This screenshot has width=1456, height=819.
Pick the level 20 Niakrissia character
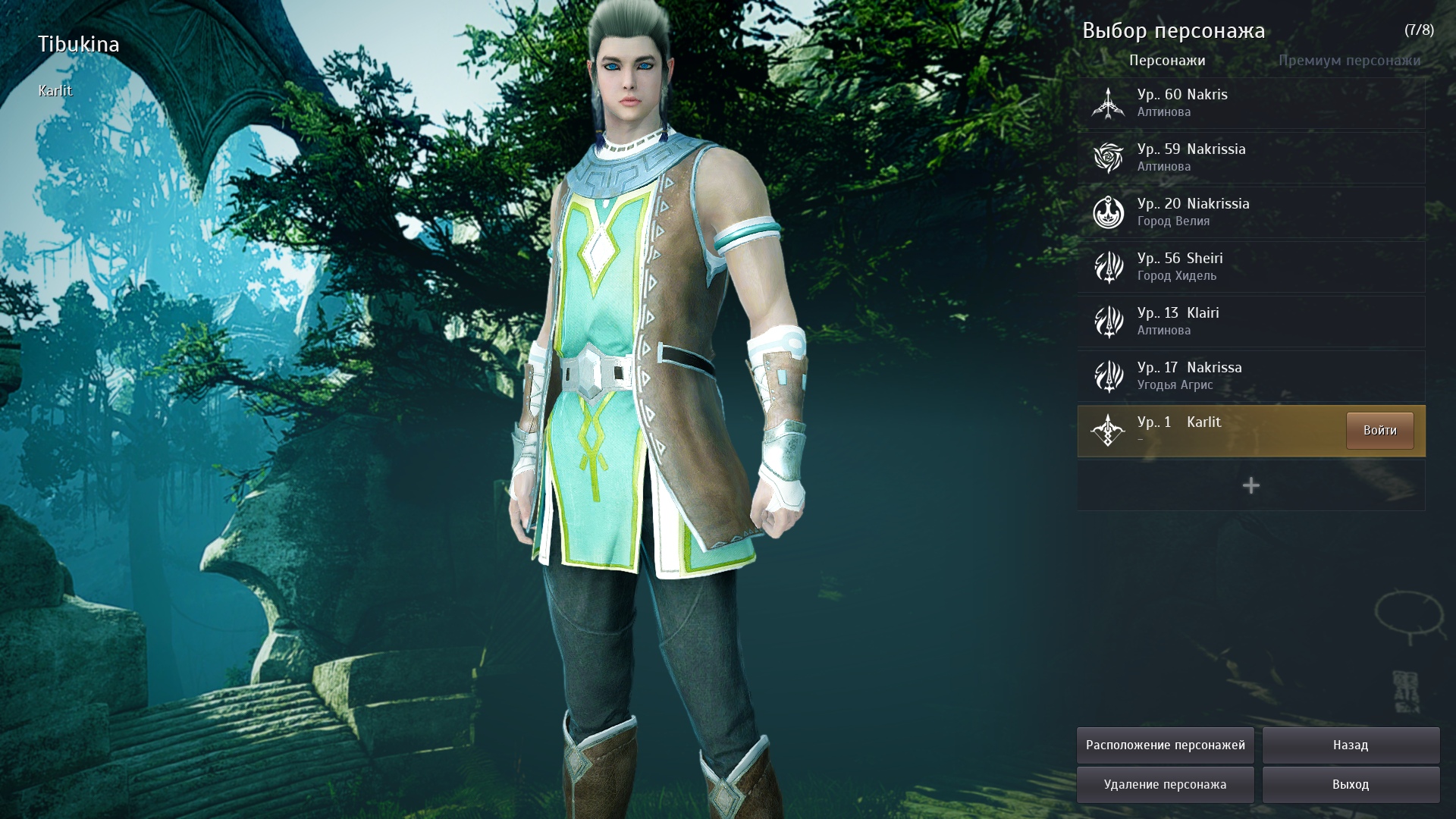(1250, 212)
